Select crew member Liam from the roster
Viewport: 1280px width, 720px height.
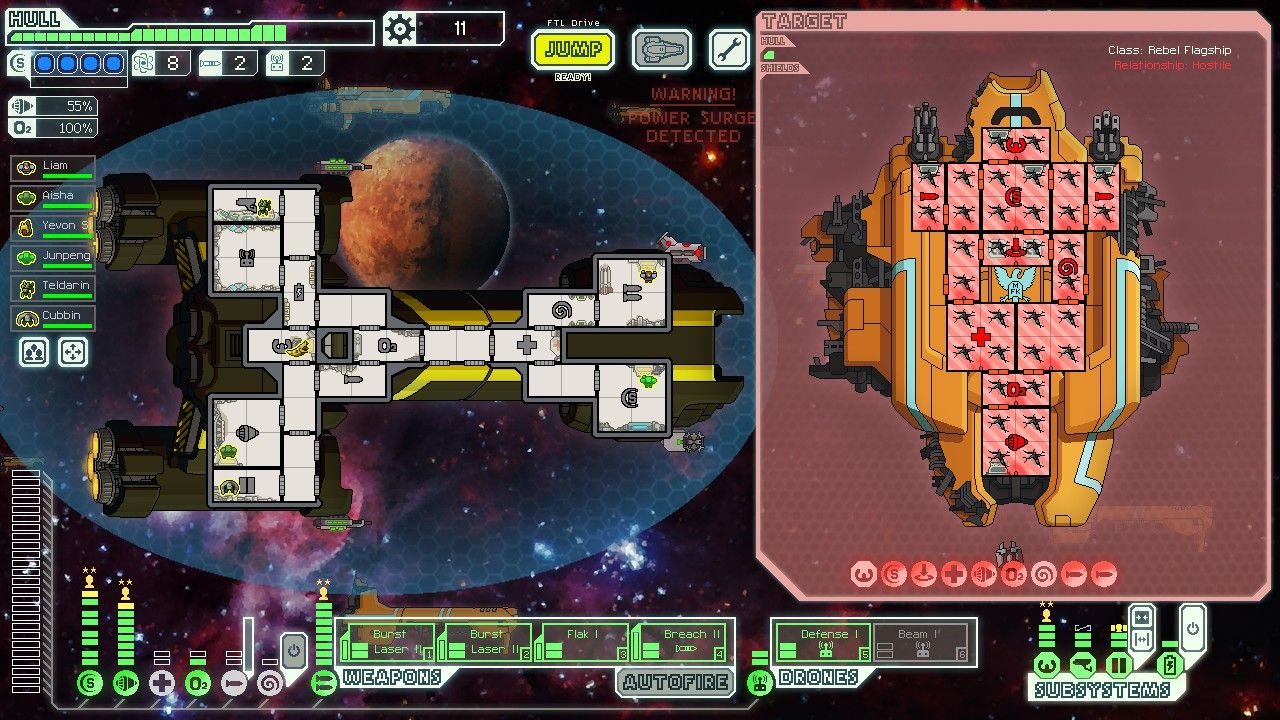[52, 168]
